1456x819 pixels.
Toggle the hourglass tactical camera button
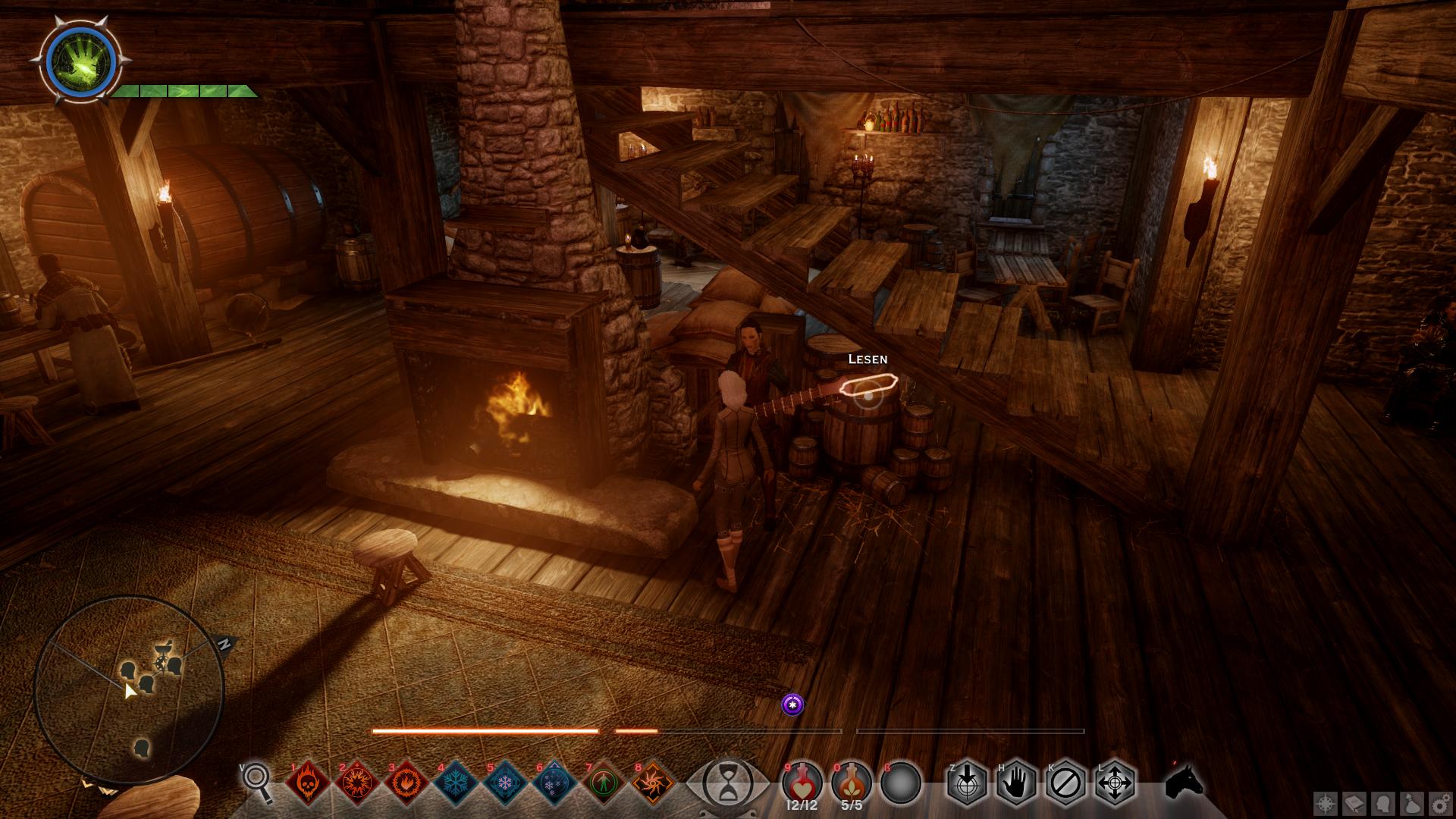726,783
